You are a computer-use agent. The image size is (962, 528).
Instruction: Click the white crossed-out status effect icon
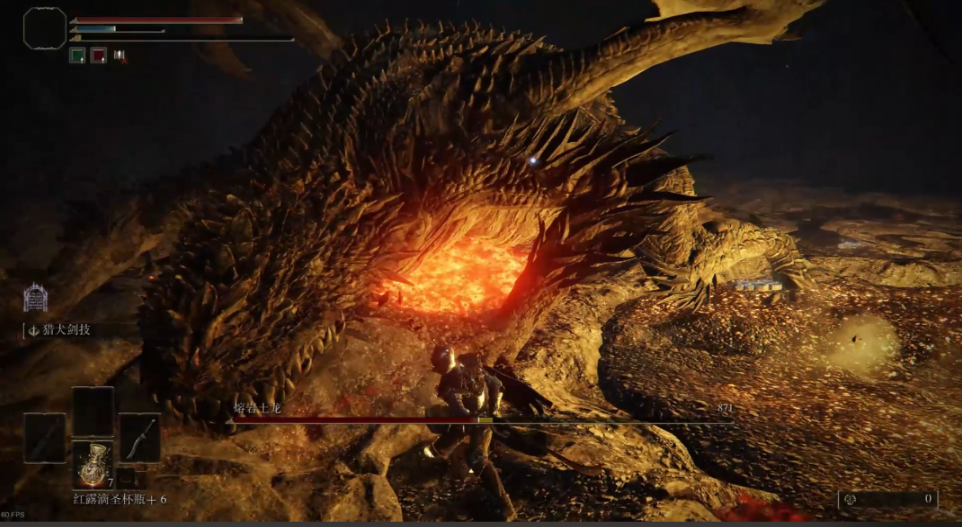[120, 56]
